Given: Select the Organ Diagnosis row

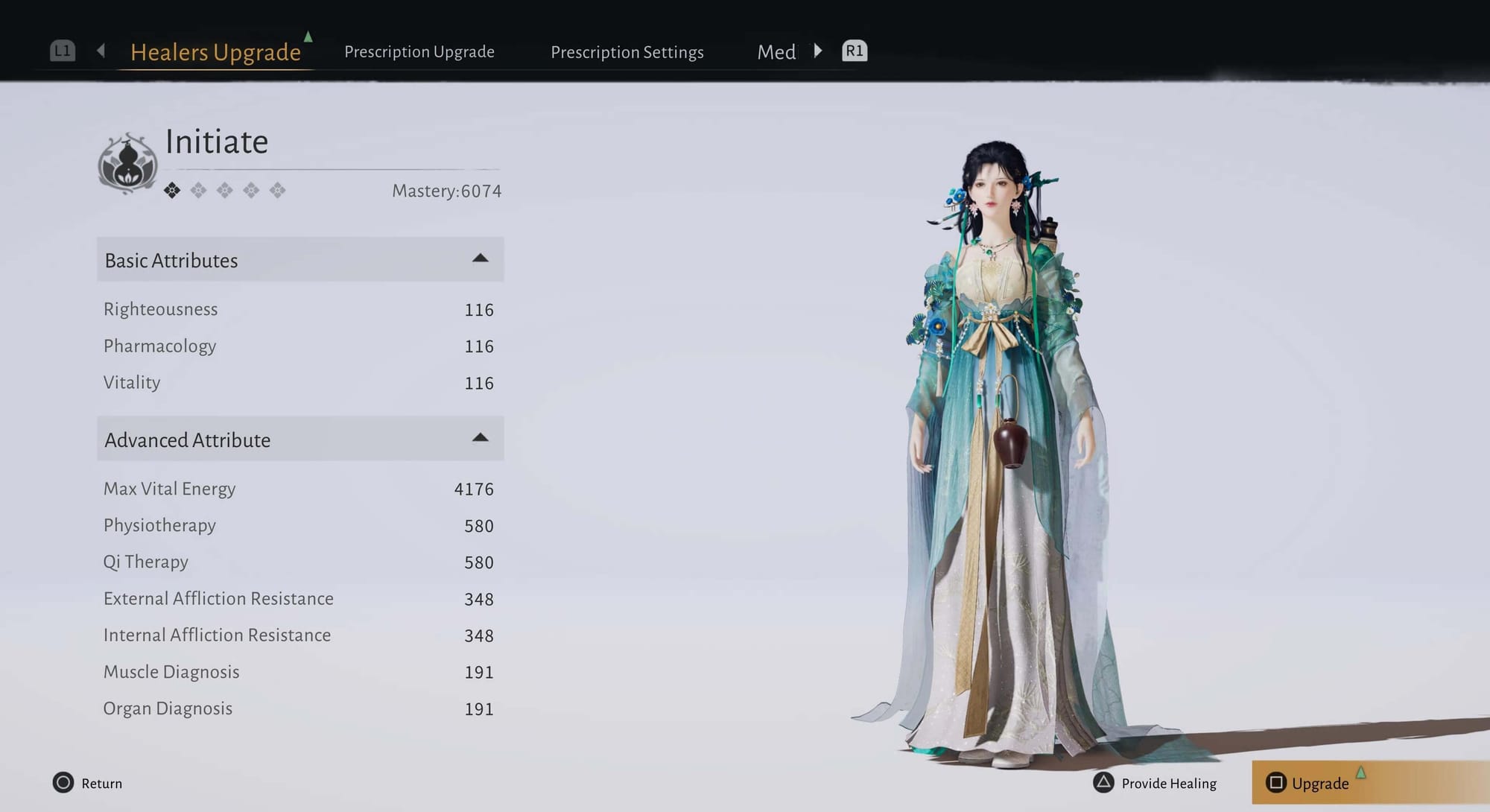Looking at the screenshot, I should pyautogui.click(x=298, y=708).
